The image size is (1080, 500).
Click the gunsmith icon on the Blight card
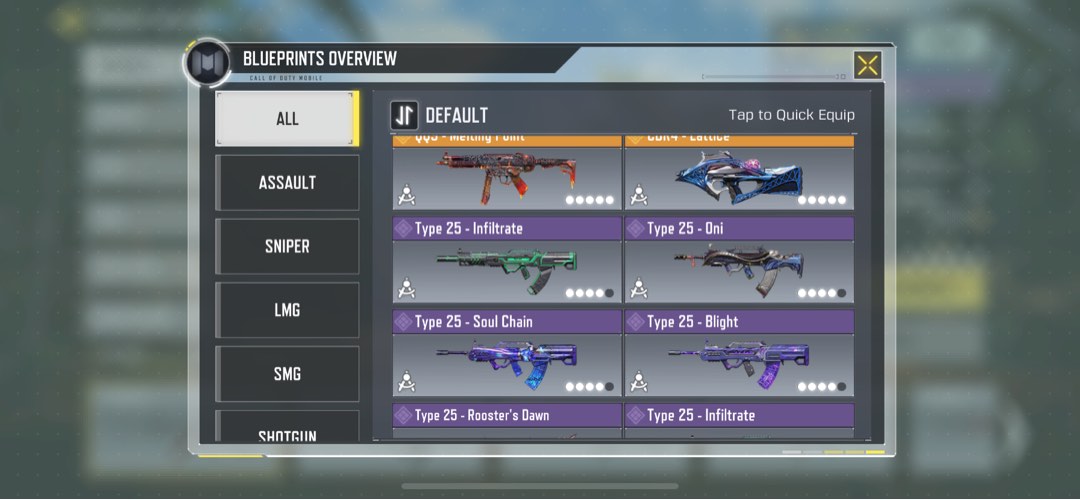pyautogui.click(x=639, y=381)
